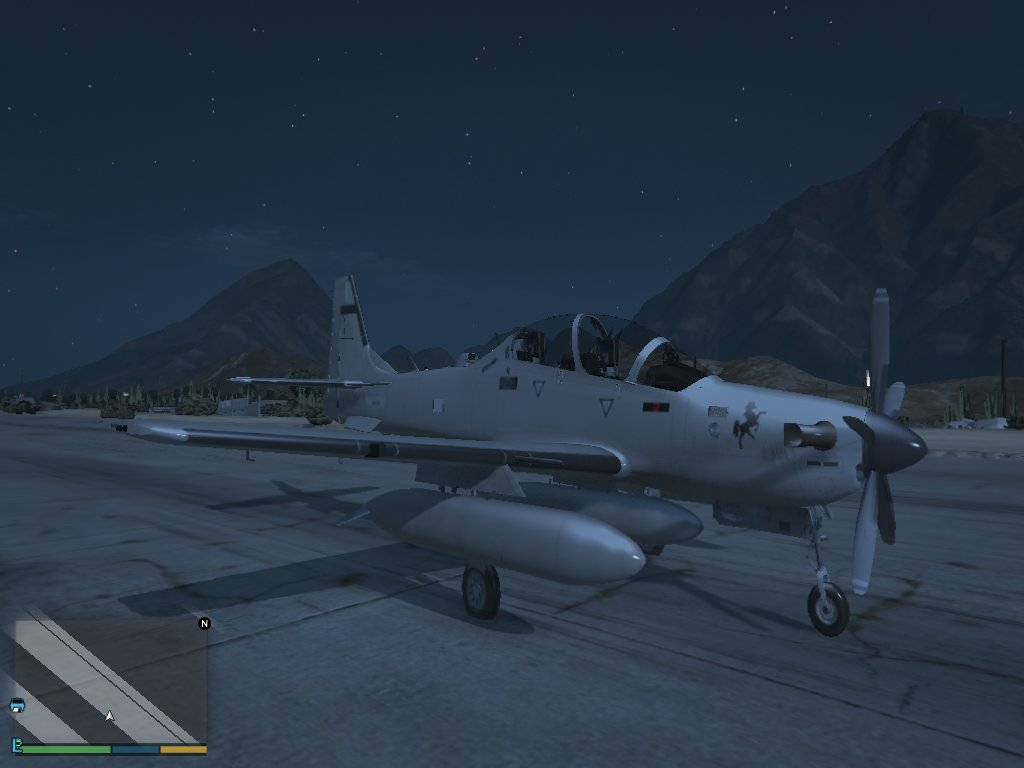The width and height of the screenshot is (1024, 768).
Task: Click the minimap in the corner
Action: click(108, 680)
